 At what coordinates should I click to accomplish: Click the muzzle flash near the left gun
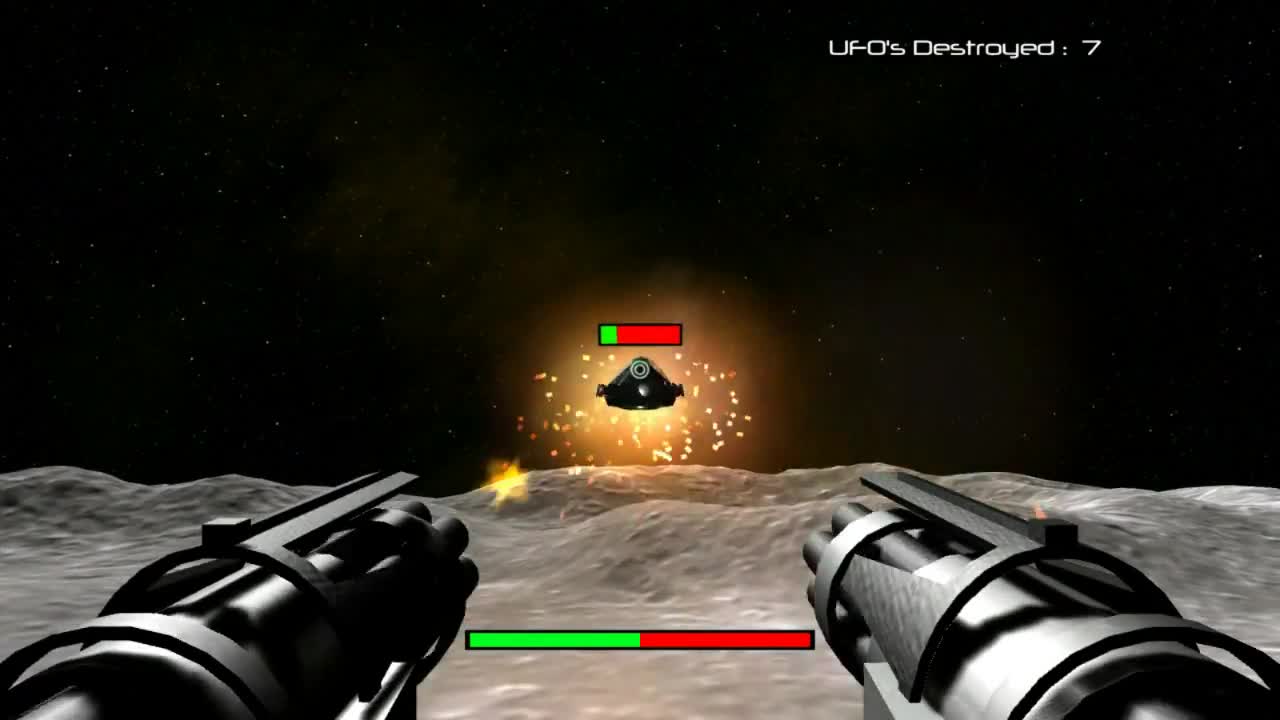[505, 485]
